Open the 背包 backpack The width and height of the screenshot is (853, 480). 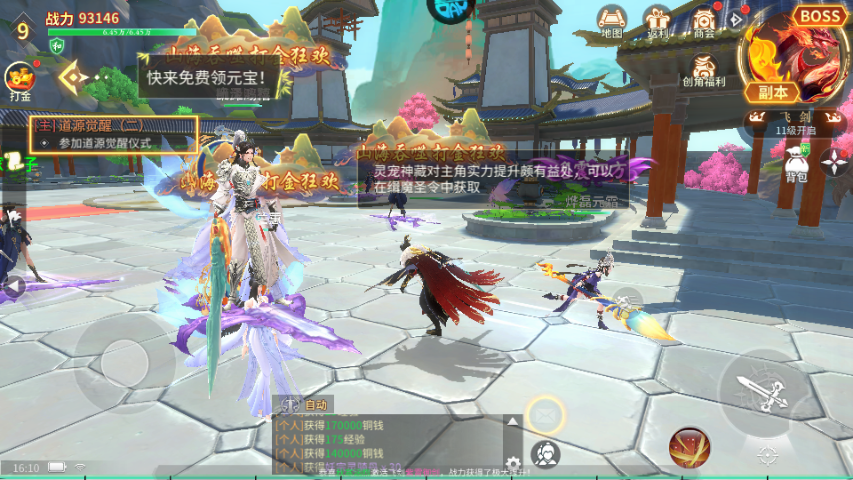(796, 163)
